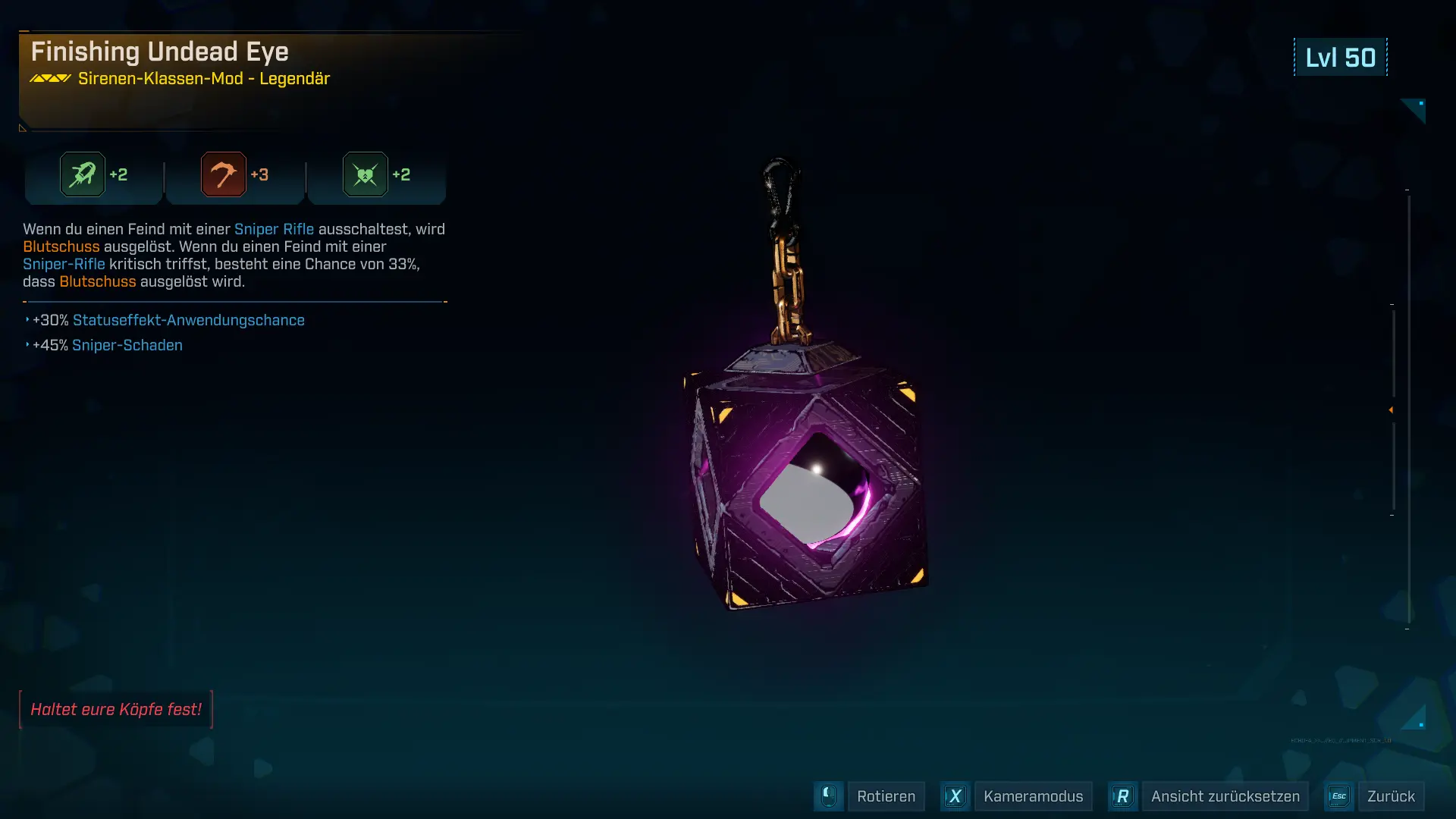Choose the Rotieren option
Image resolution: width=1456 pixels, height=819 pixels.
click(x=886, y=796)
